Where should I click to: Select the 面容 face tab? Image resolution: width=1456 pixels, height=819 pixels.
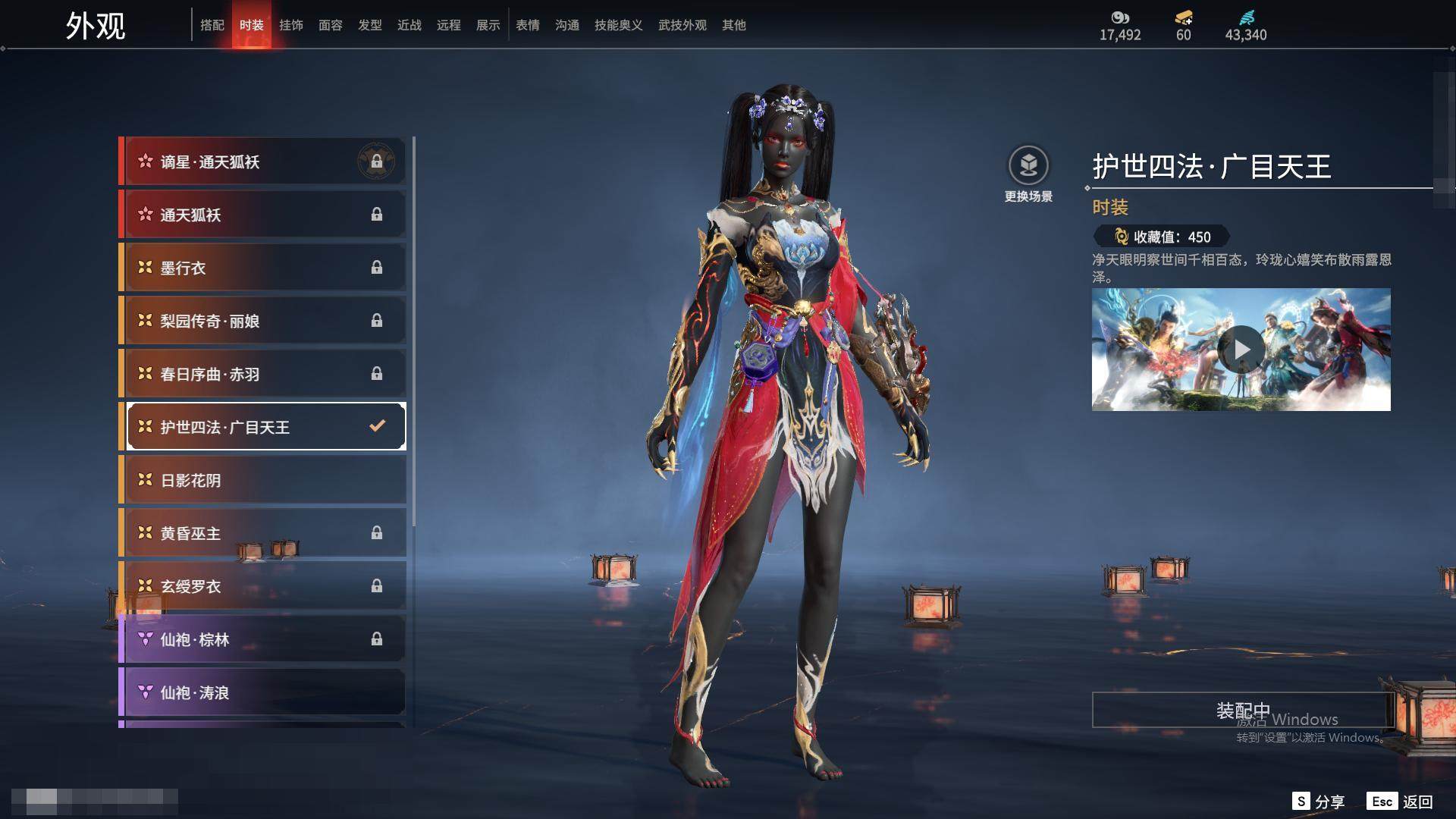331,25
